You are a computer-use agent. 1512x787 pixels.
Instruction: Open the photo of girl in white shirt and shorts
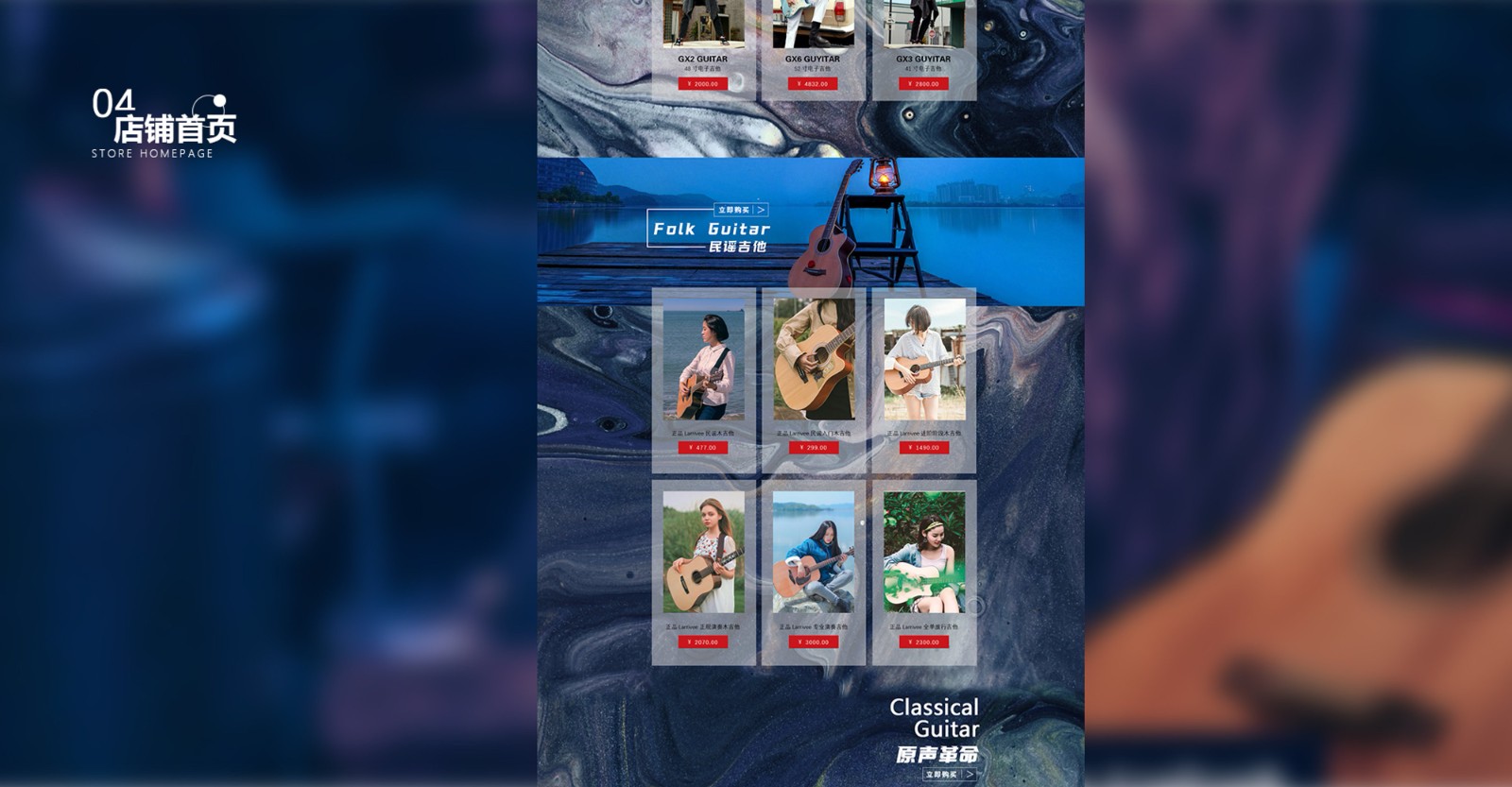coord(924,360)
